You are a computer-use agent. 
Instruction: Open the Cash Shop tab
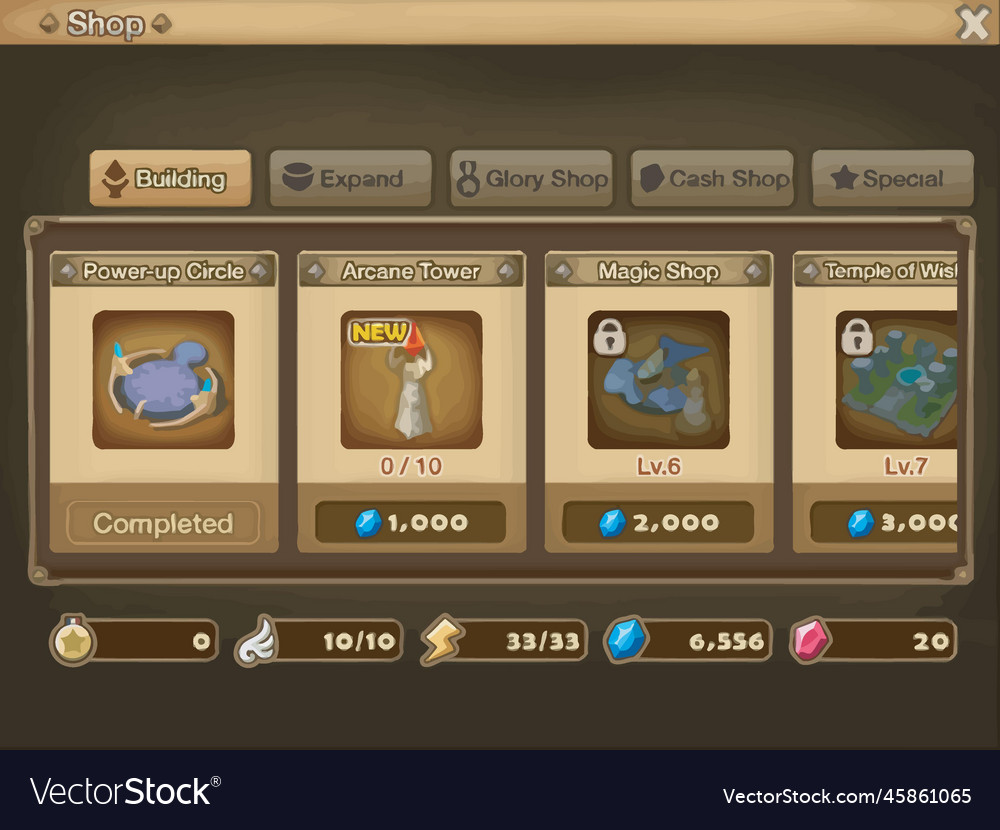click(x=712, y=179)
